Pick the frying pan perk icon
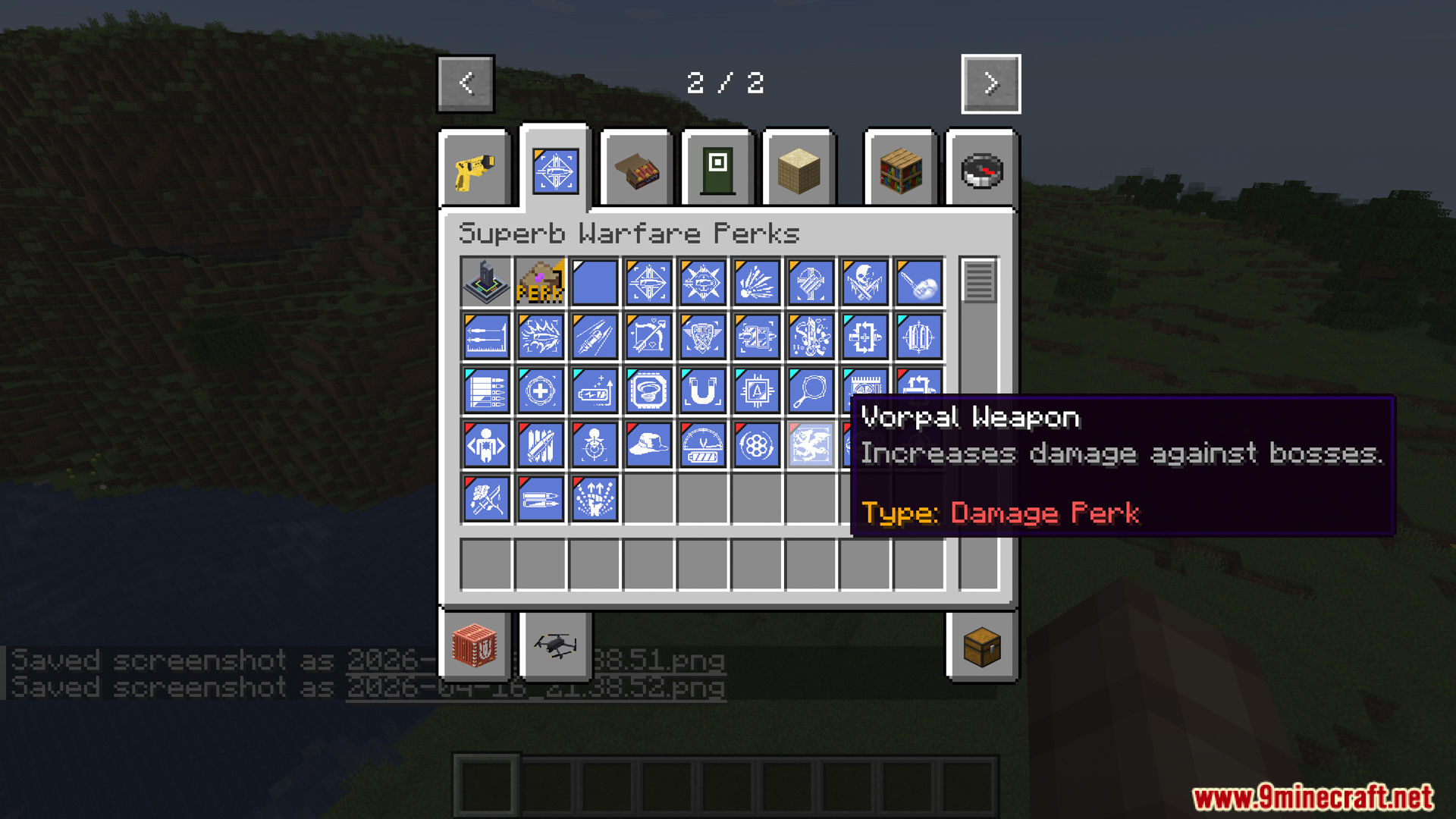Screen dimensions: 1456x819 pos(811,391)
